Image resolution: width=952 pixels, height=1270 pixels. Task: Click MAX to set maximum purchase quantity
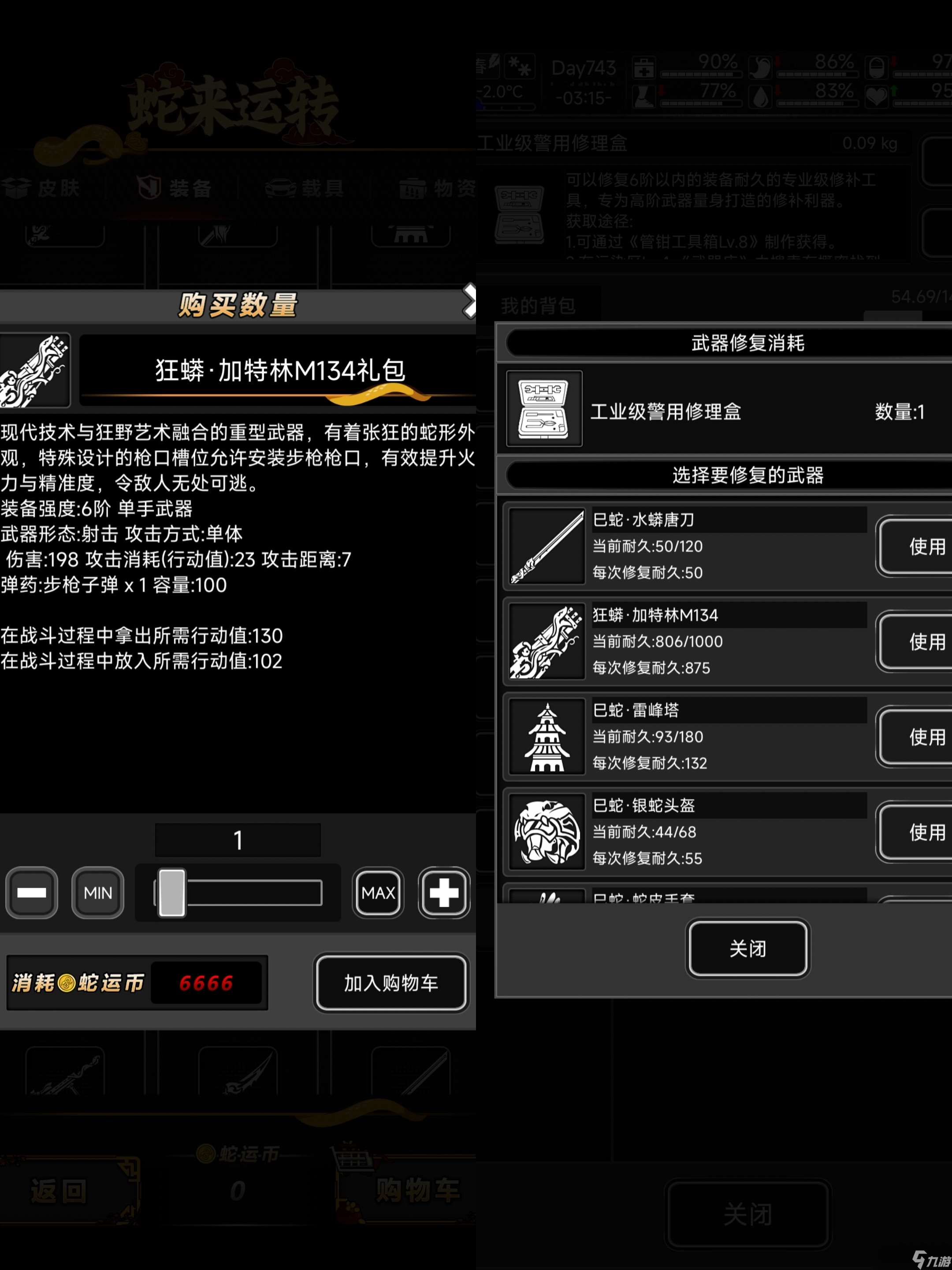pyautogui.click(x=378, y=893)
